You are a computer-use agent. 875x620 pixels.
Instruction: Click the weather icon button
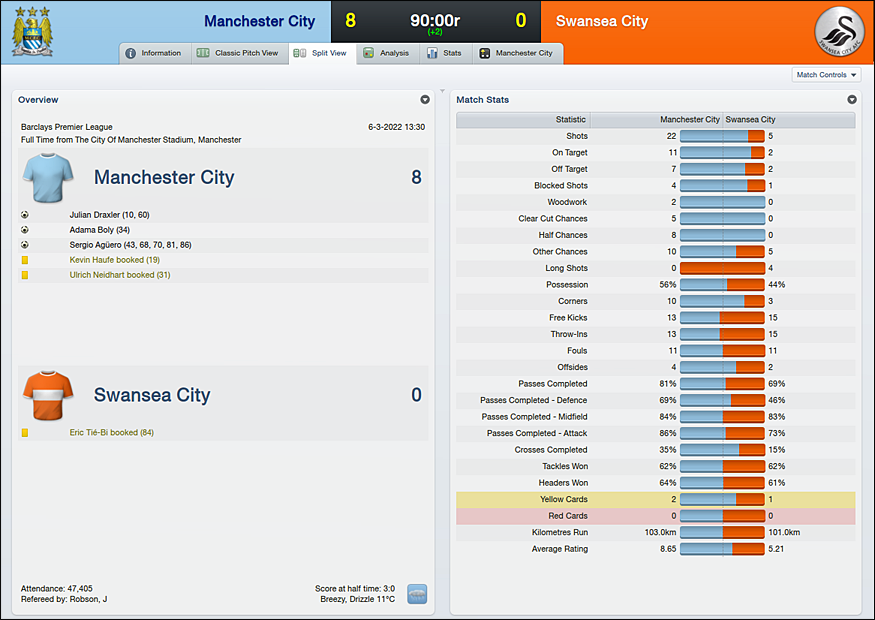[417, 593]
